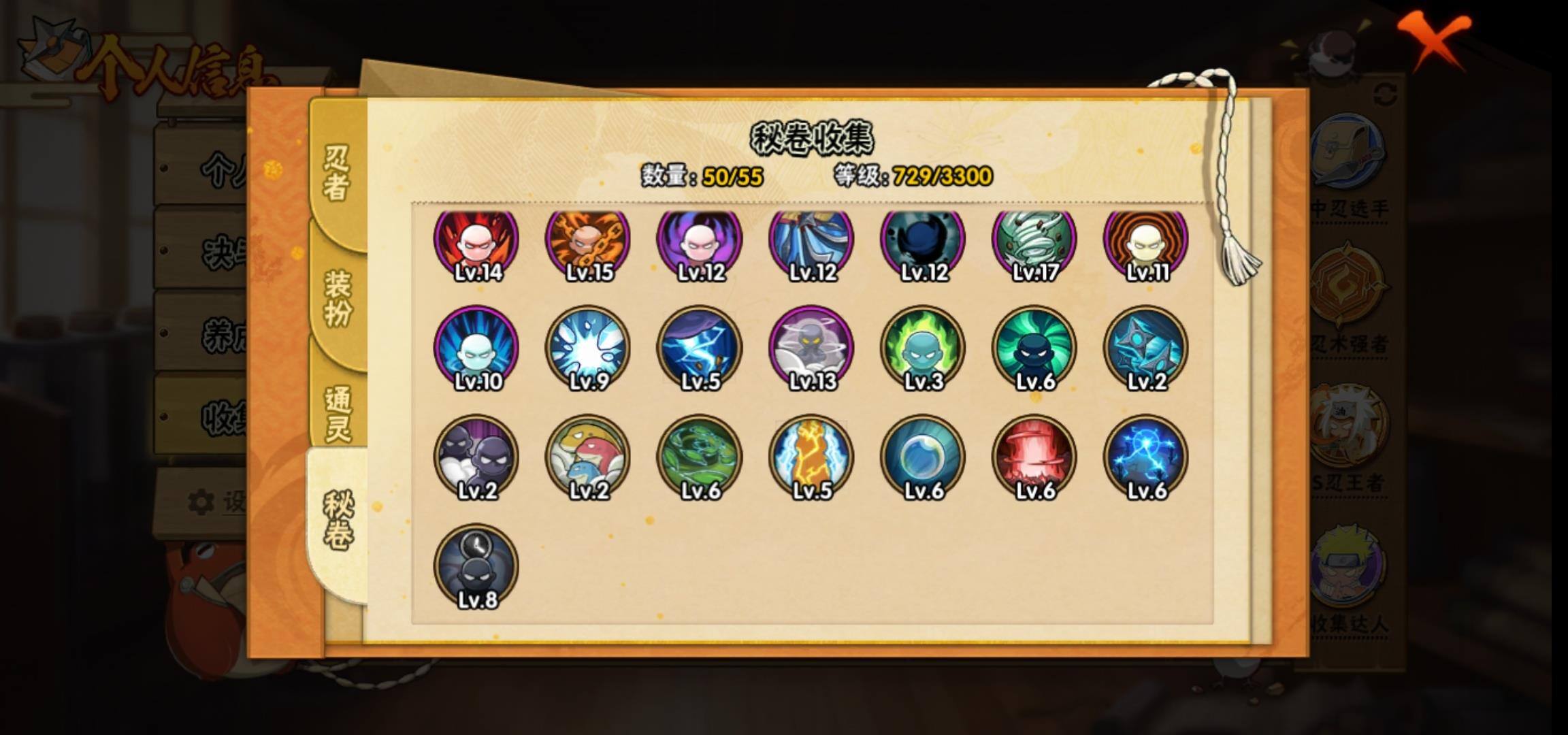Select the Lv.2 three toads scroll
Viewport: 1568px width, 735px height.
tap(588, 457)
